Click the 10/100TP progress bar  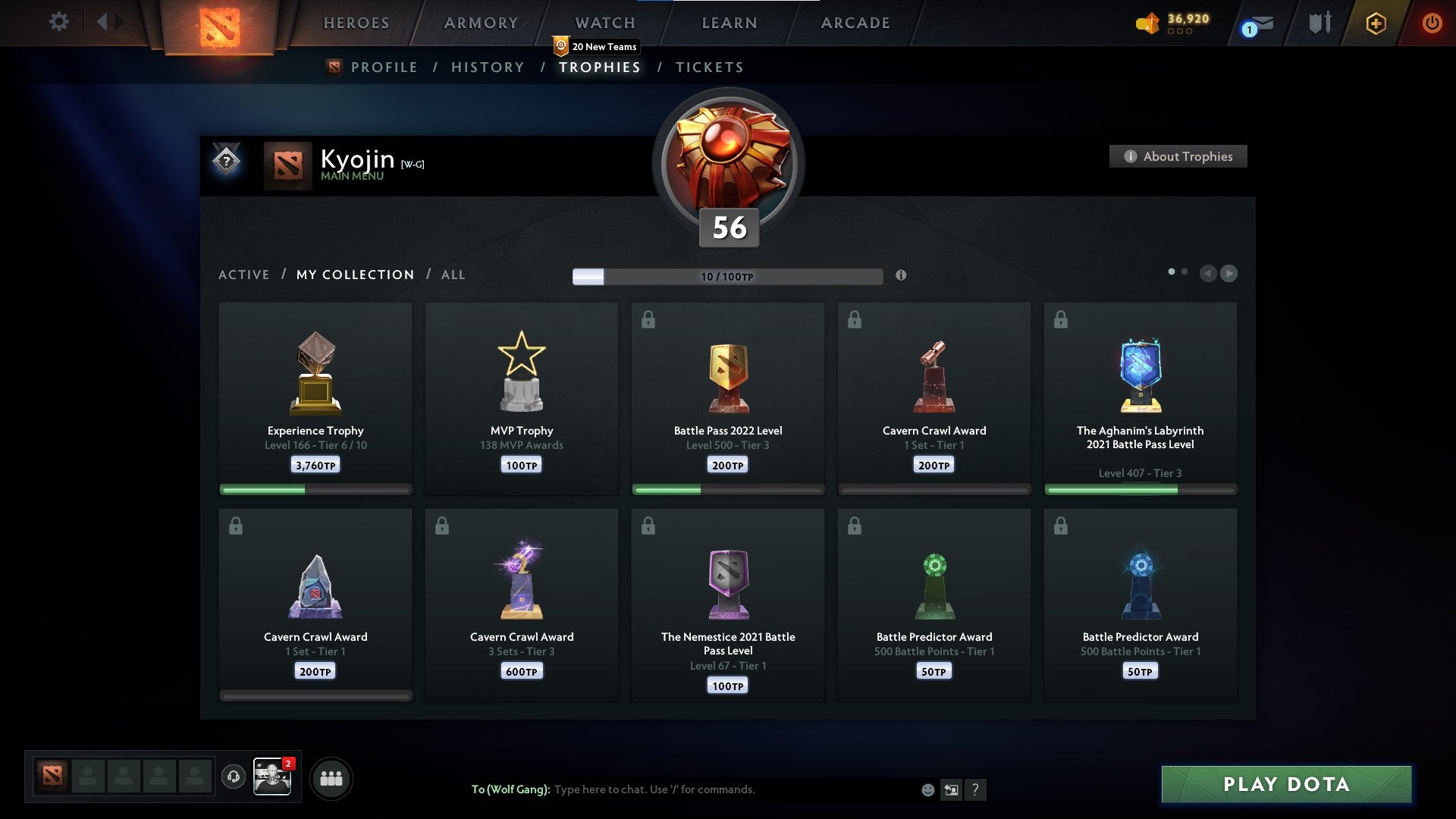726,276
